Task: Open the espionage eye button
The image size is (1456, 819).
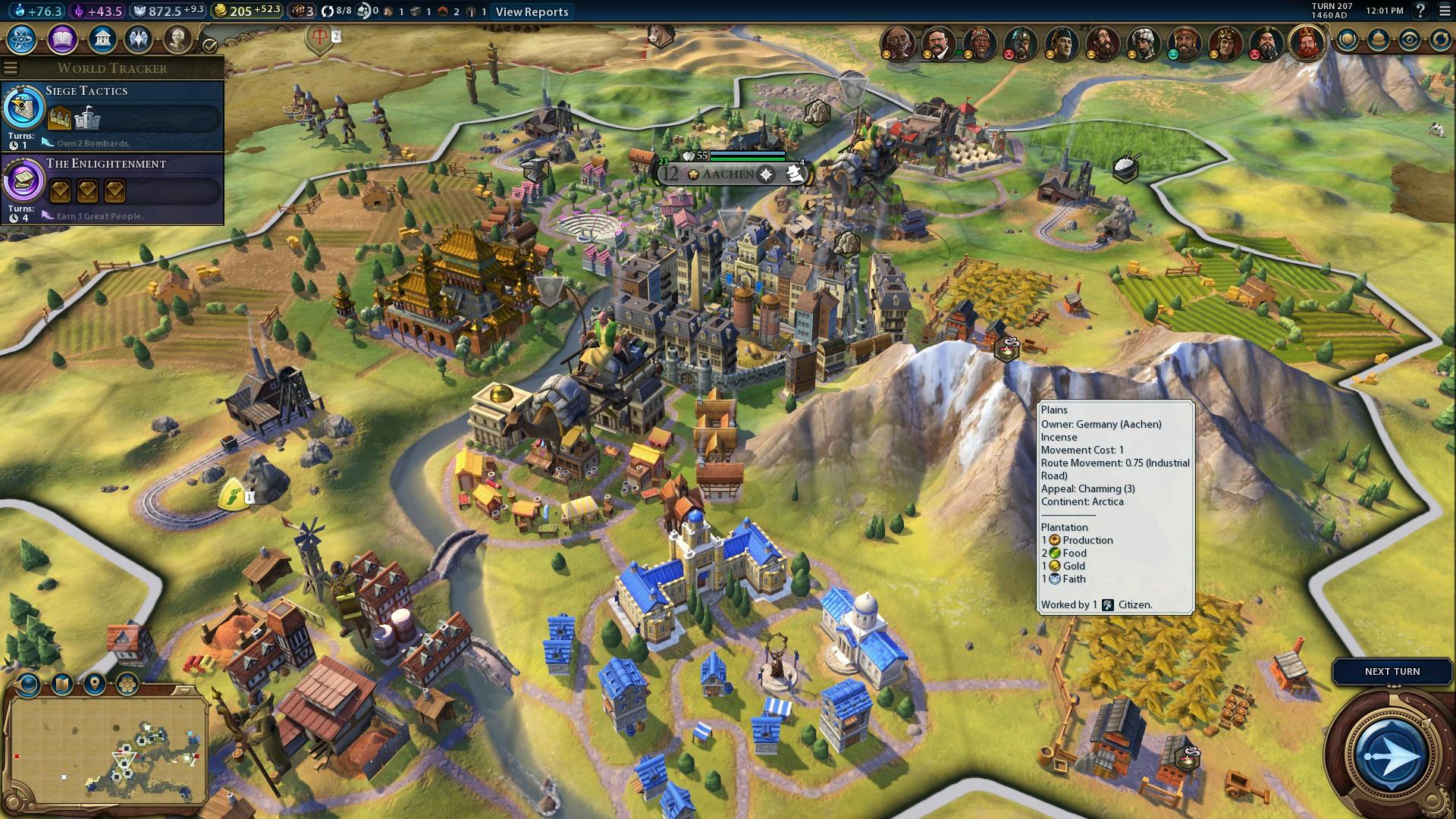Action: tap(1409, 40)
